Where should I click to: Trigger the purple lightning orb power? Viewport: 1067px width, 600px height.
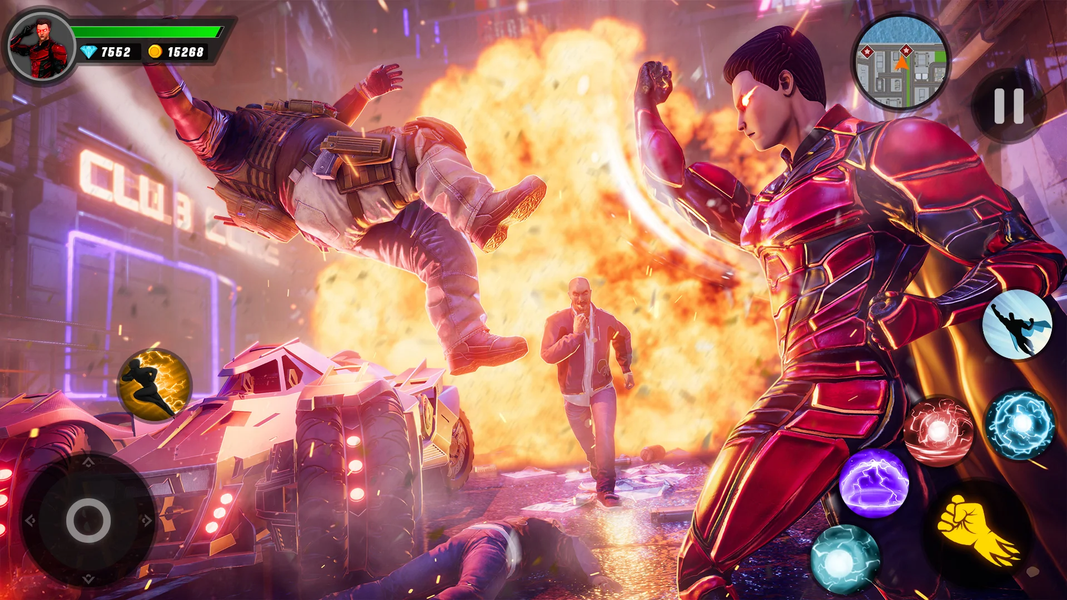click(x=873, y=483)
